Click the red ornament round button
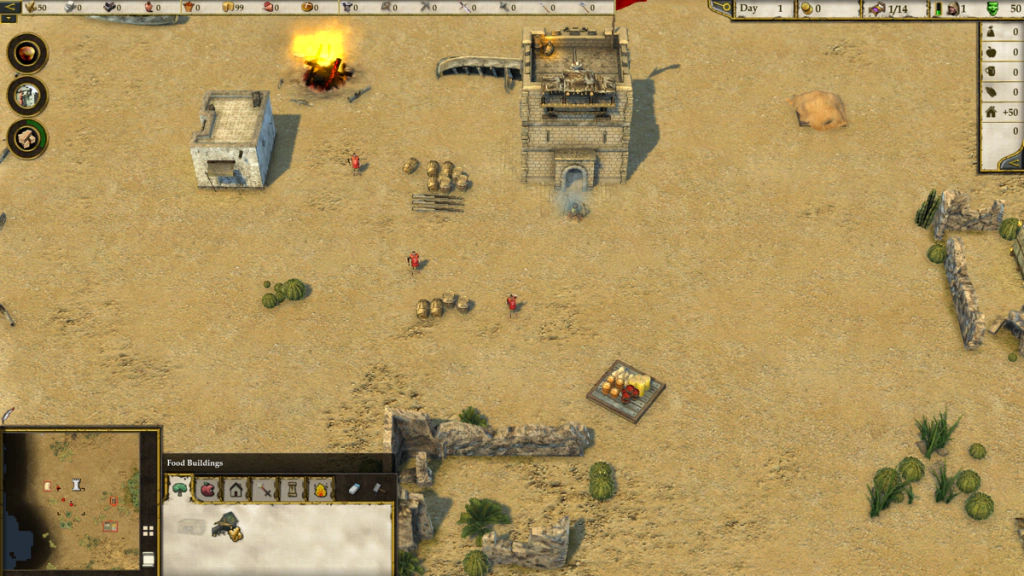1024x576 pixels. (27, 53)
